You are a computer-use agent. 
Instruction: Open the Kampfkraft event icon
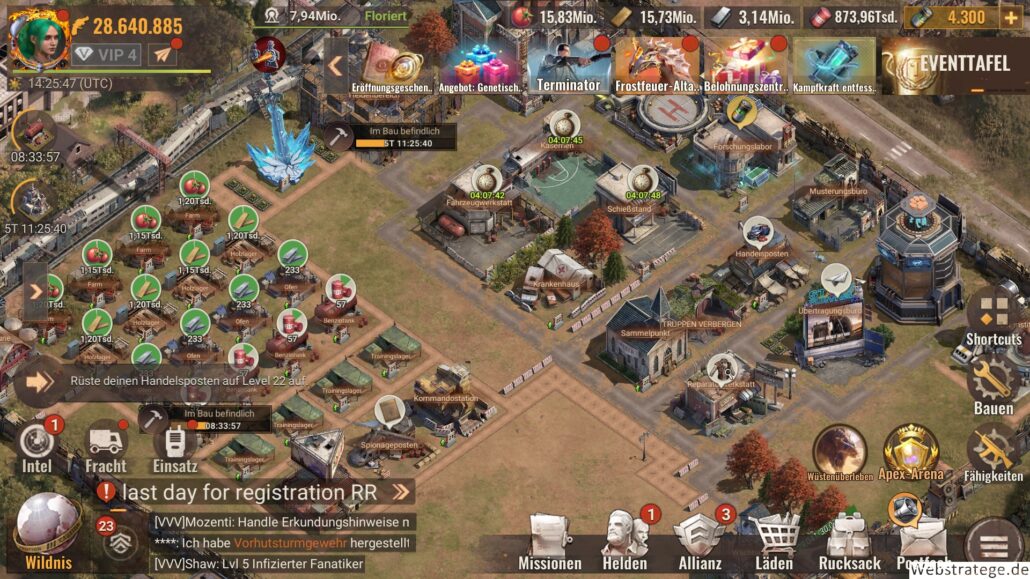(x=834, y=65)
